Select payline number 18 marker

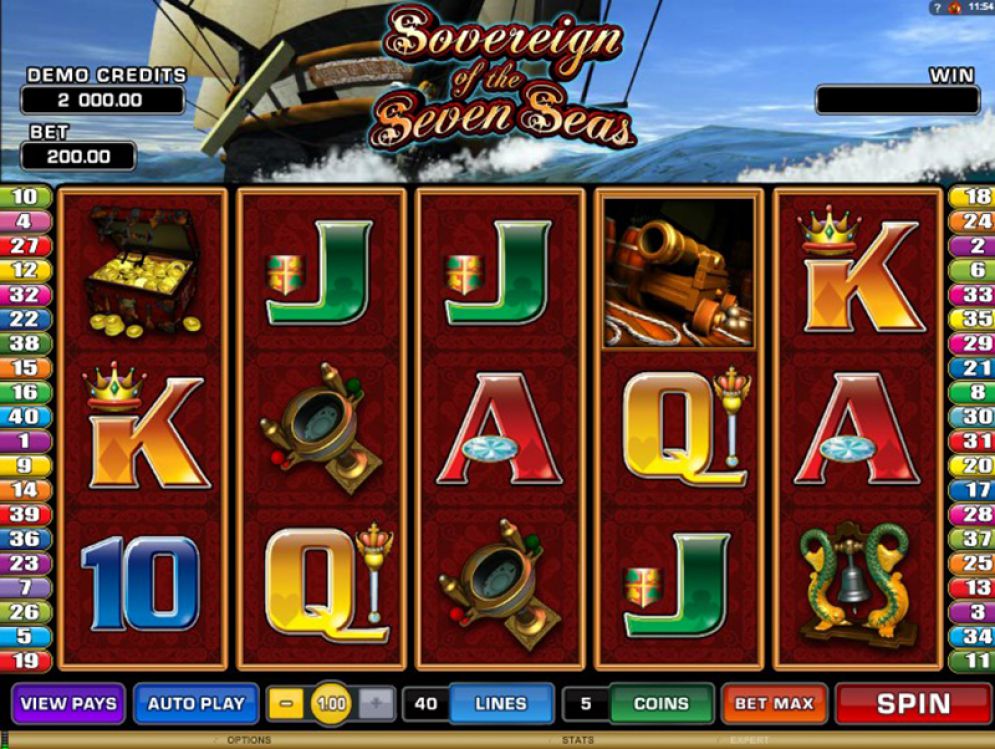point(970,197)
